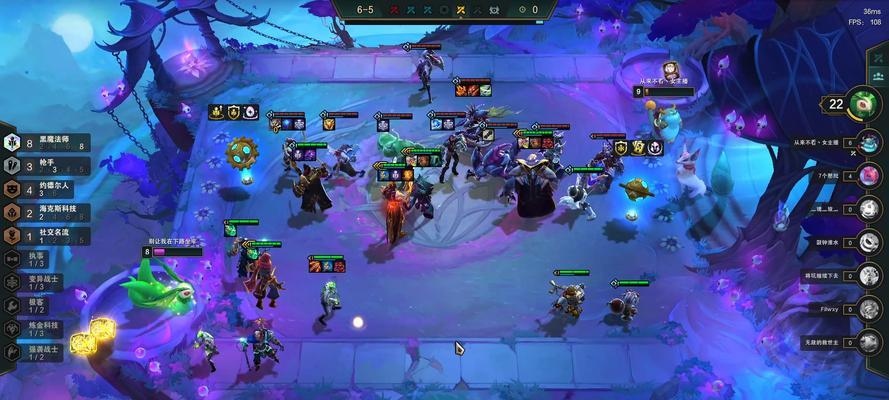Click the current round crossed-swords stage marker
This screenshot has height=400, width=889.
461,10
